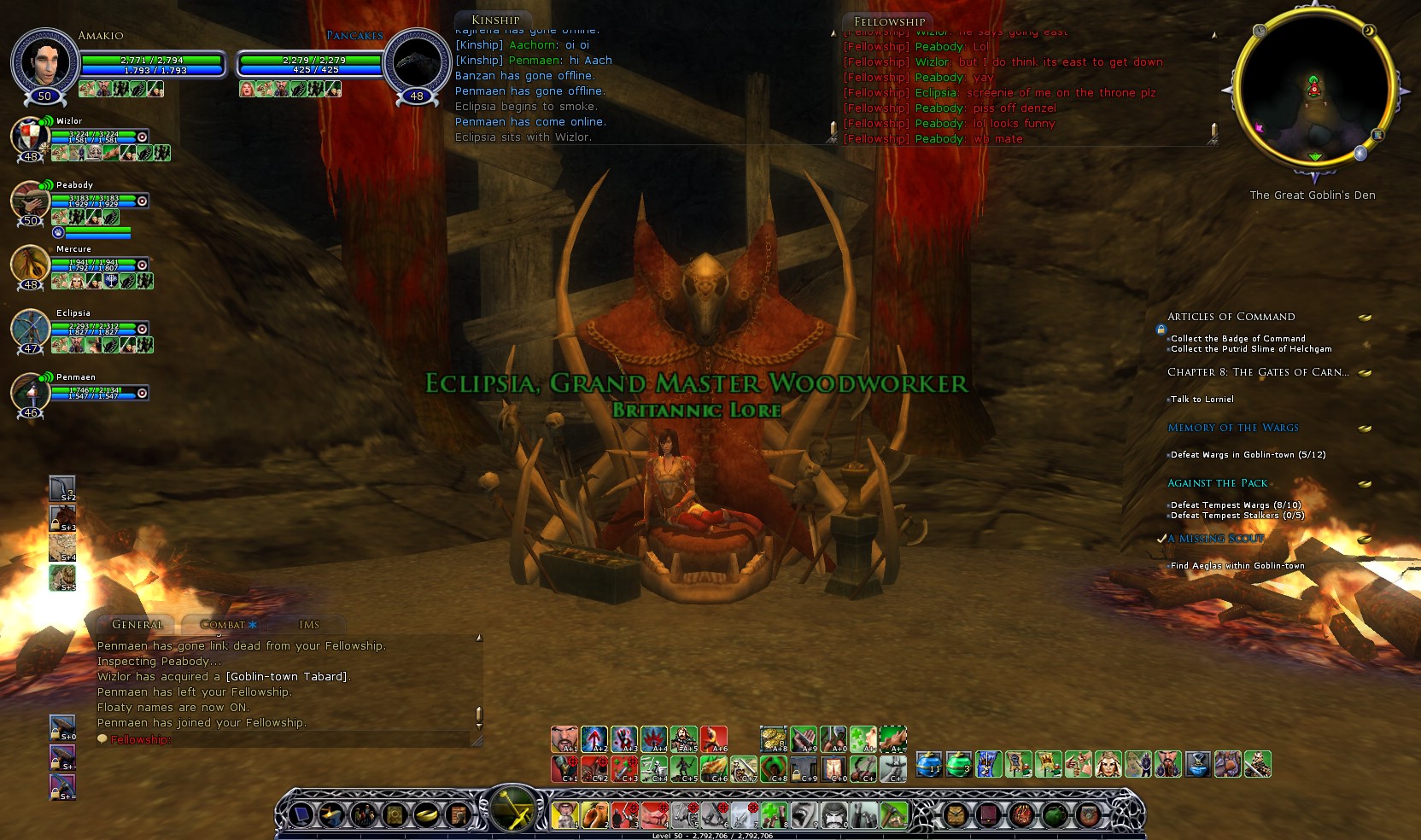Choose Mercure's lute portrait in the party list
This screenshot has width=1421, height=840.
click(x=30, y=265)
